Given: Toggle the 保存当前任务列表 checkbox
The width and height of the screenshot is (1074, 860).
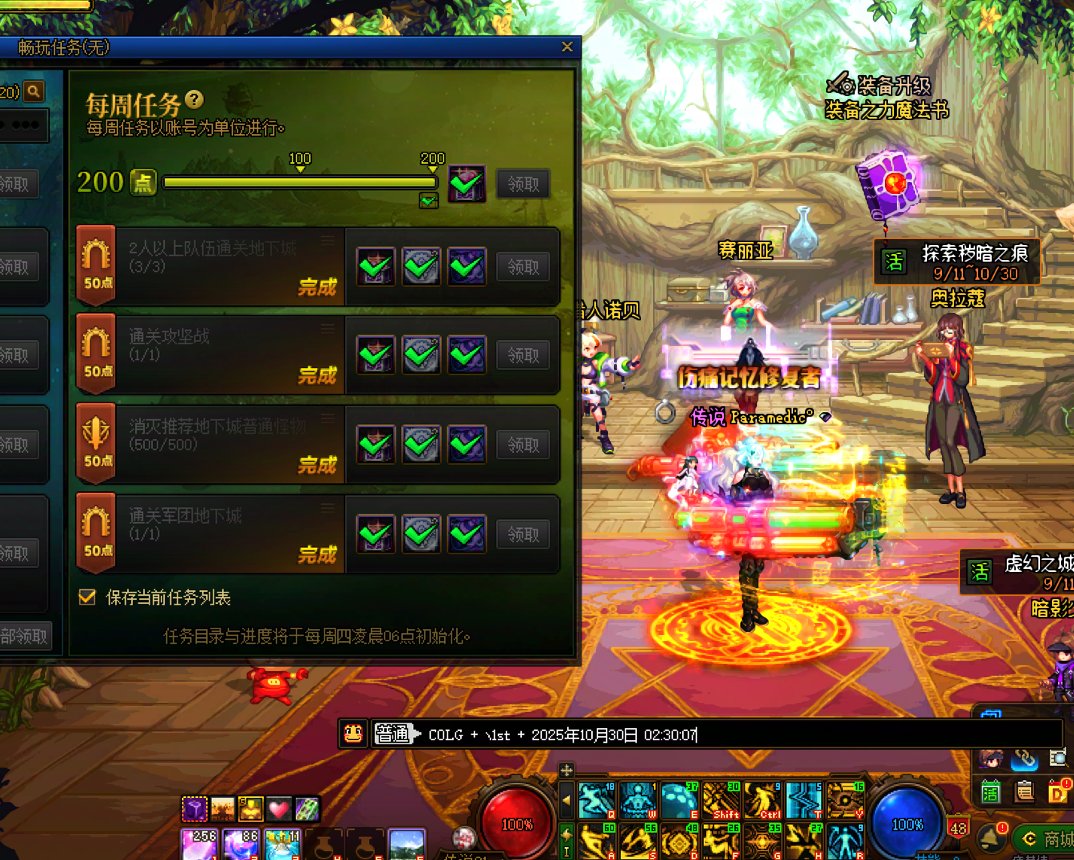Looking at the screenshot, I should (x=87, y=597).
